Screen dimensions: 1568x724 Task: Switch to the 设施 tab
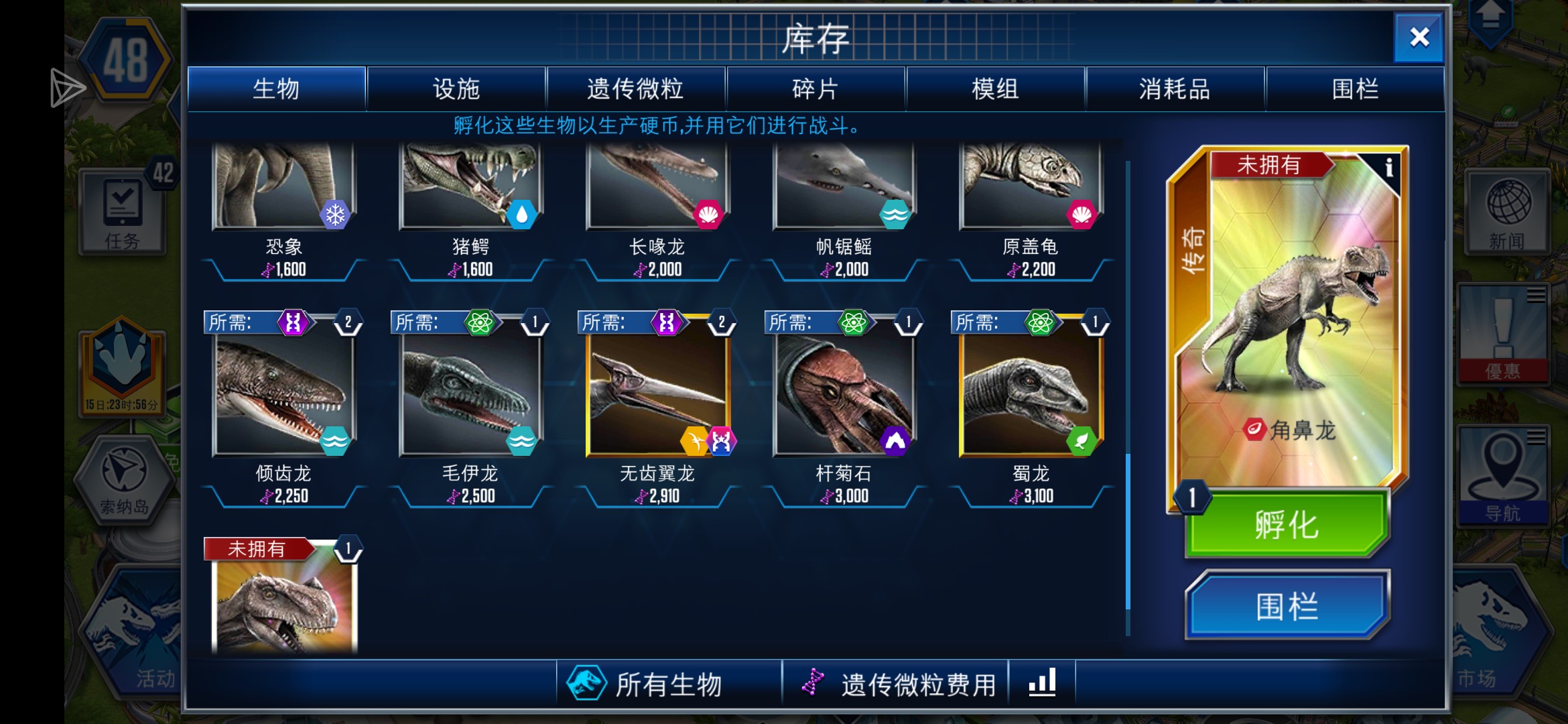coord(457,88)
